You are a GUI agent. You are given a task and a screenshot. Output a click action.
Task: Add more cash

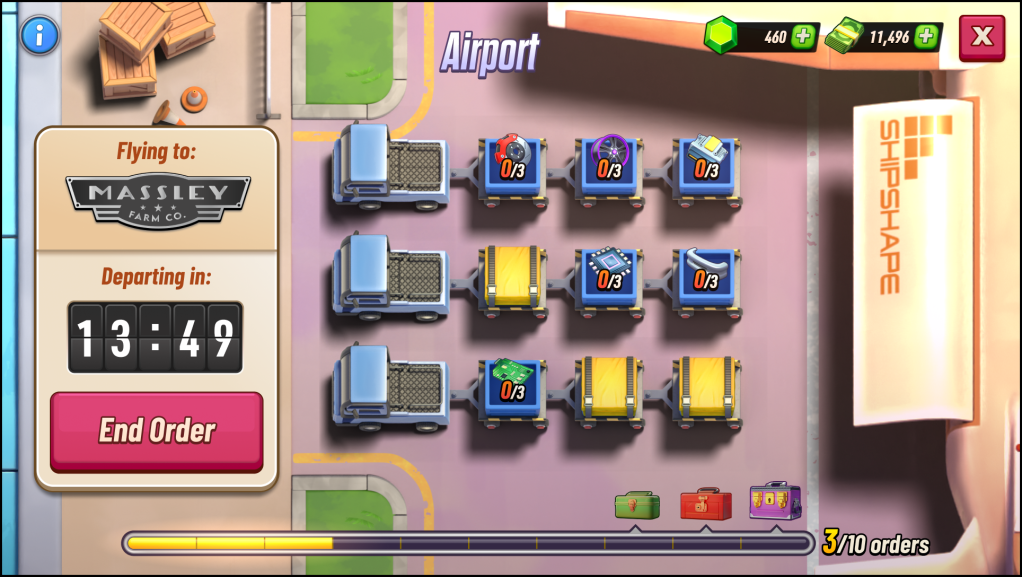click(926, 37)
